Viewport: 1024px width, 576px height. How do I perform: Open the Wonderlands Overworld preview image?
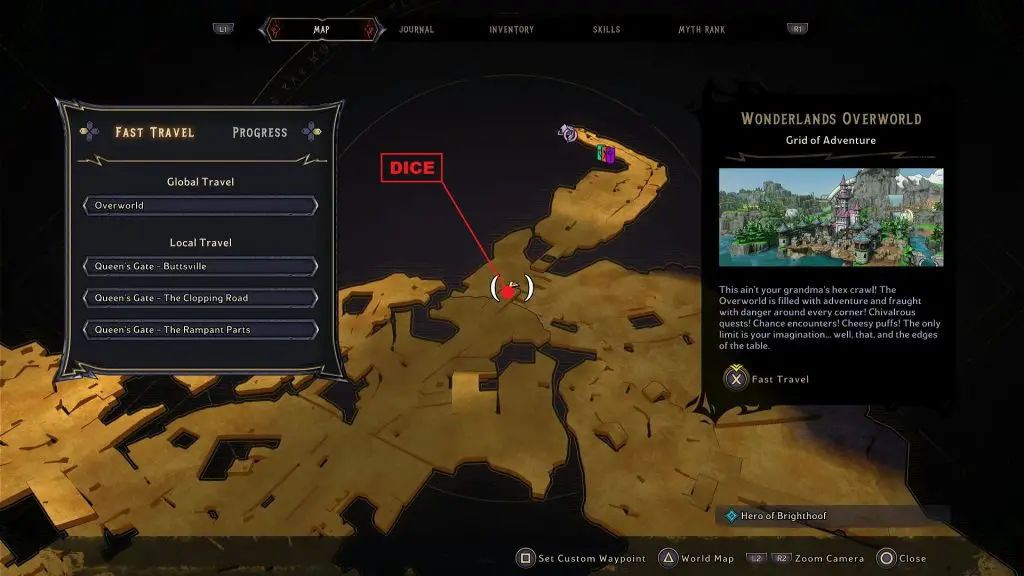click(830, 217)
